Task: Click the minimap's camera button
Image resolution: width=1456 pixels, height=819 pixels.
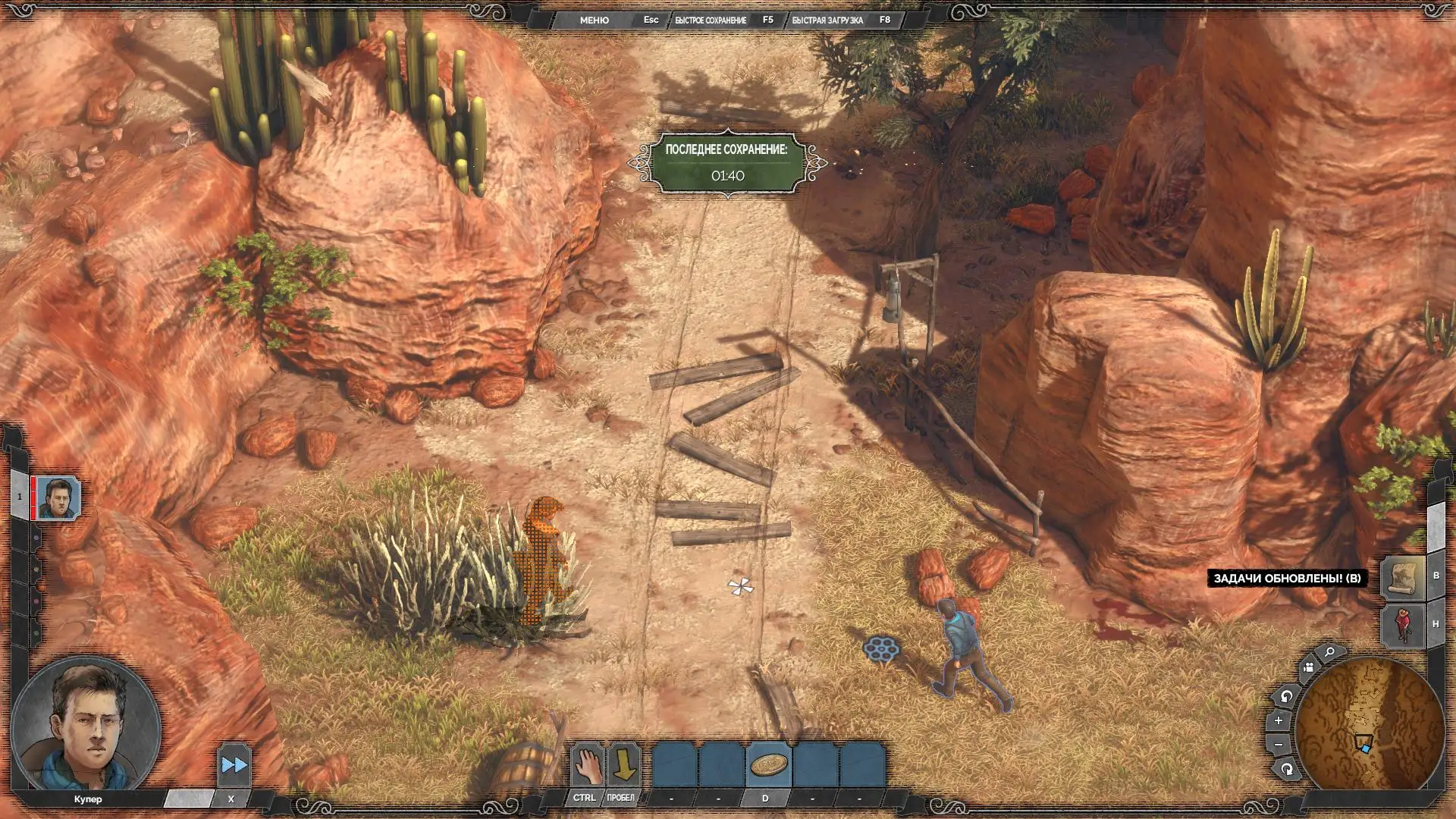Action: click(1308, 668)
